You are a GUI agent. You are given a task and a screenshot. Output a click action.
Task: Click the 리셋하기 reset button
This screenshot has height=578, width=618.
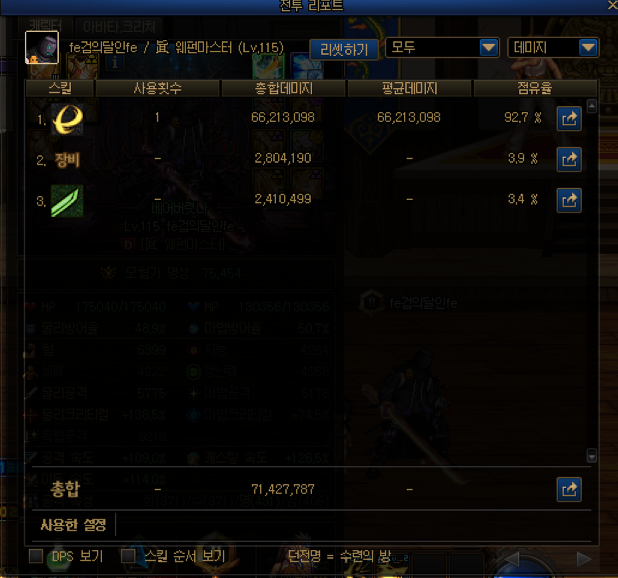click(x=344, y=48)
